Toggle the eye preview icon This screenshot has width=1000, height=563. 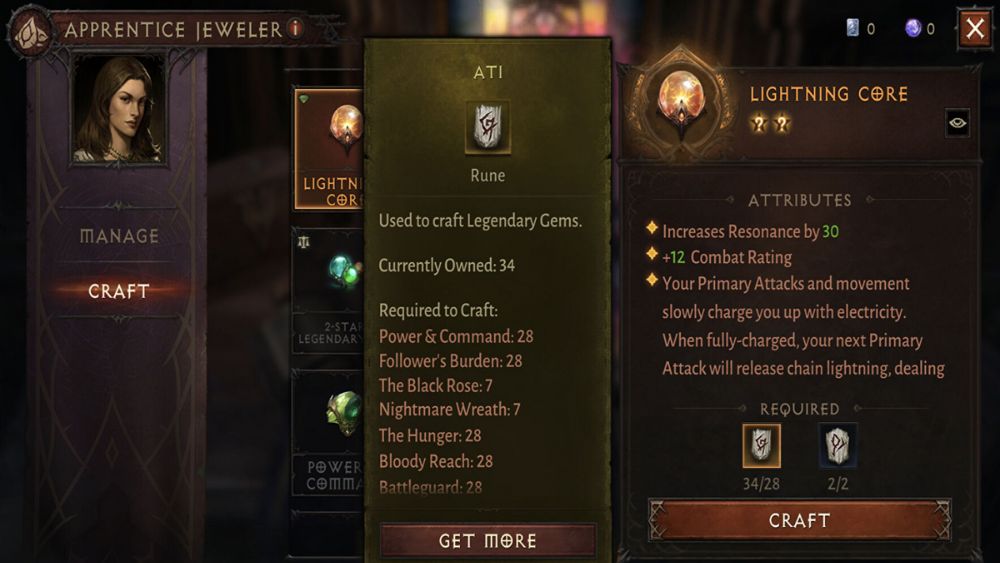957,123
